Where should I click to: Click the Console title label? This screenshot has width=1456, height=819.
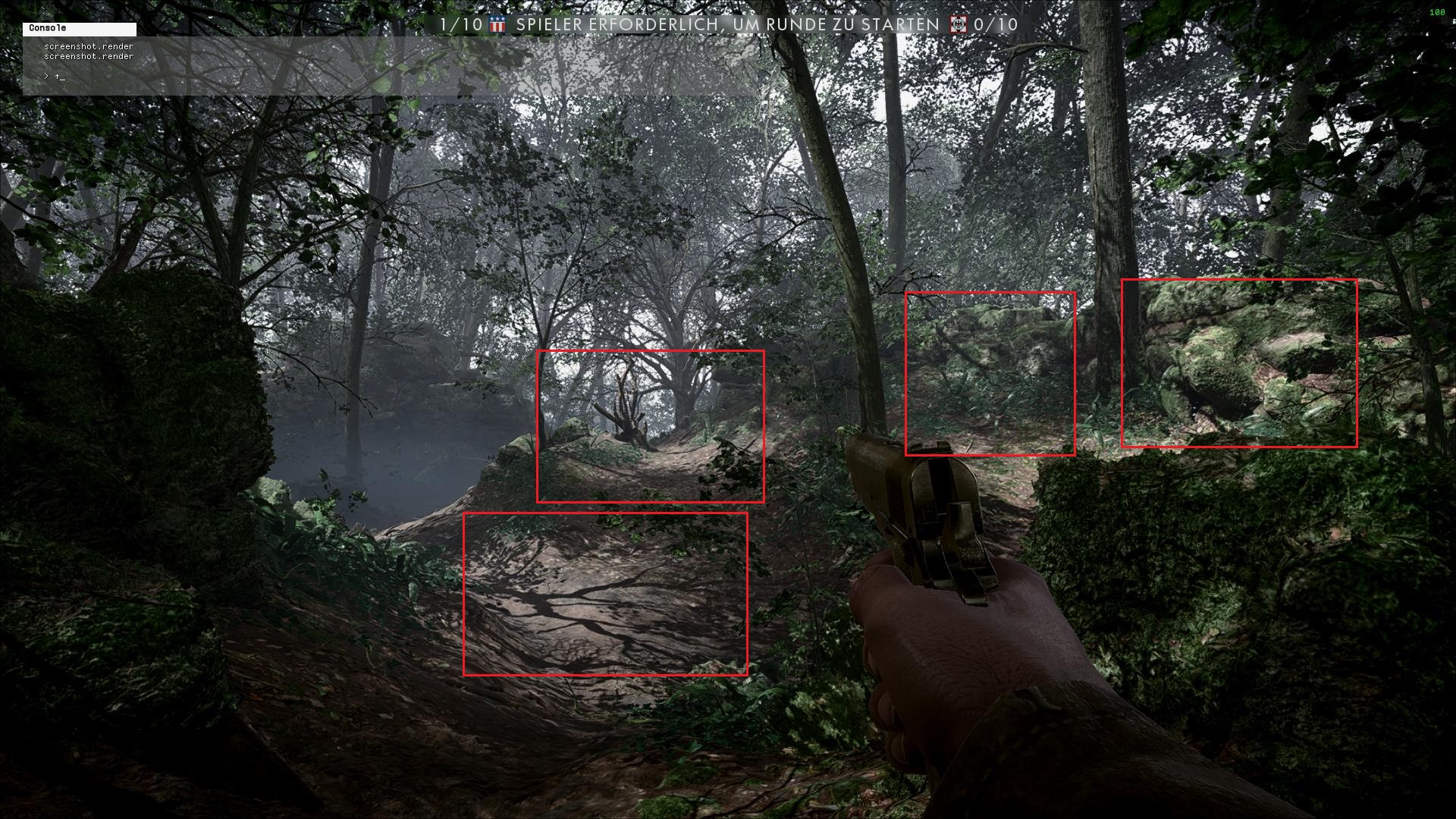coord(48,28)
